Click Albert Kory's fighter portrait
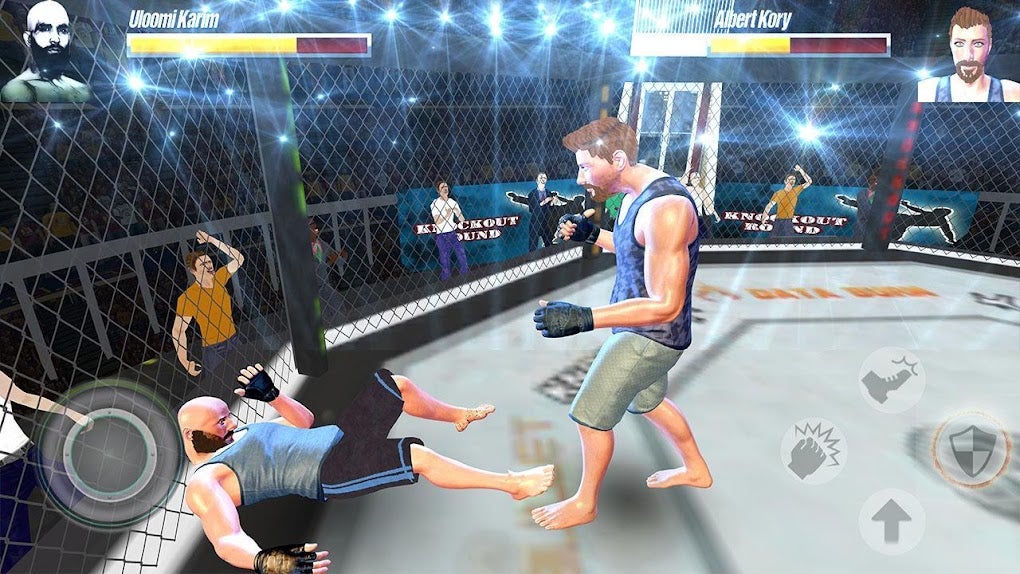Image resolution: width=1020 pixels, height=574 pixels. click(x=967, y=55)
